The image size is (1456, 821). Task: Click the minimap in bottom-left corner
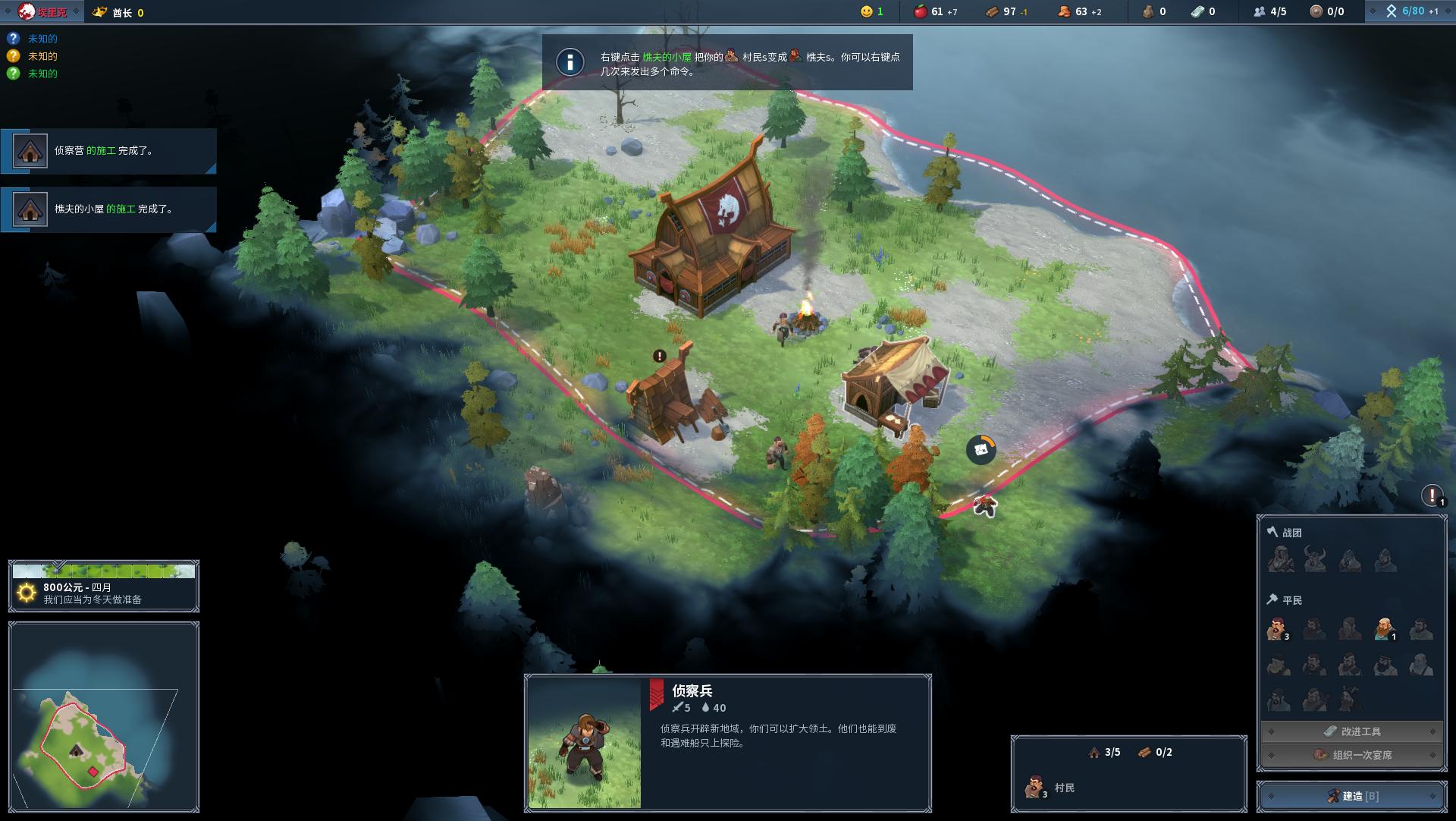pos(104,717)
